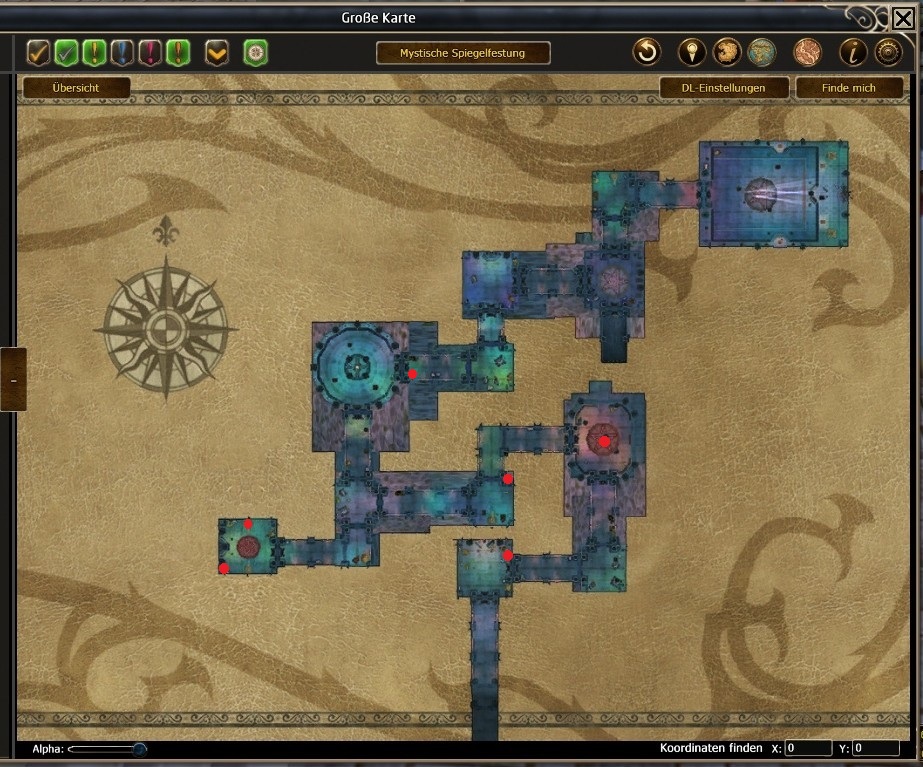The width and height of the screenshot is (923, 767).
Task: Focus the Y coordinate input field
Action: click(876, 748)
